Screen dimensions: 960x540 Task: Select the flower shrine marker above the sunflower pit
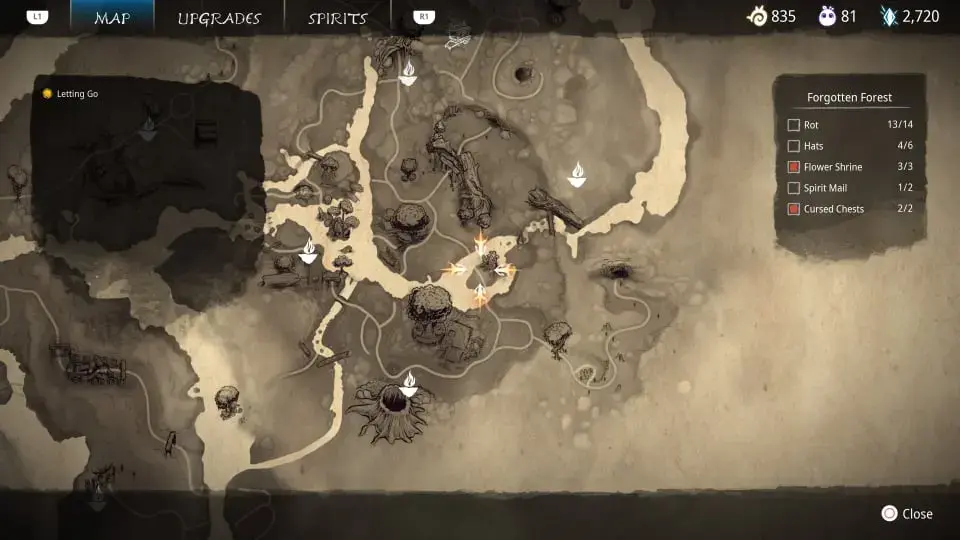coord(408,382)
